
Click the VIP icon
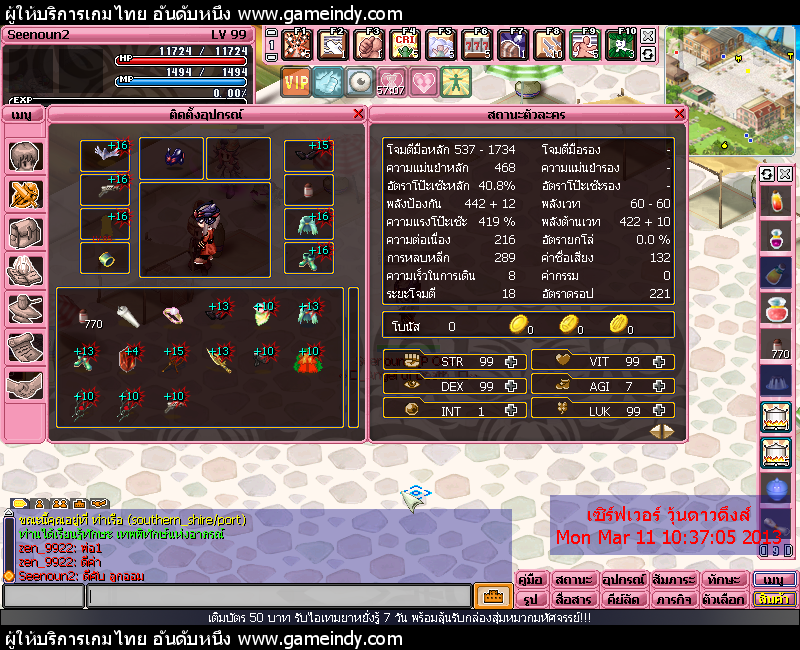(296, 81)
